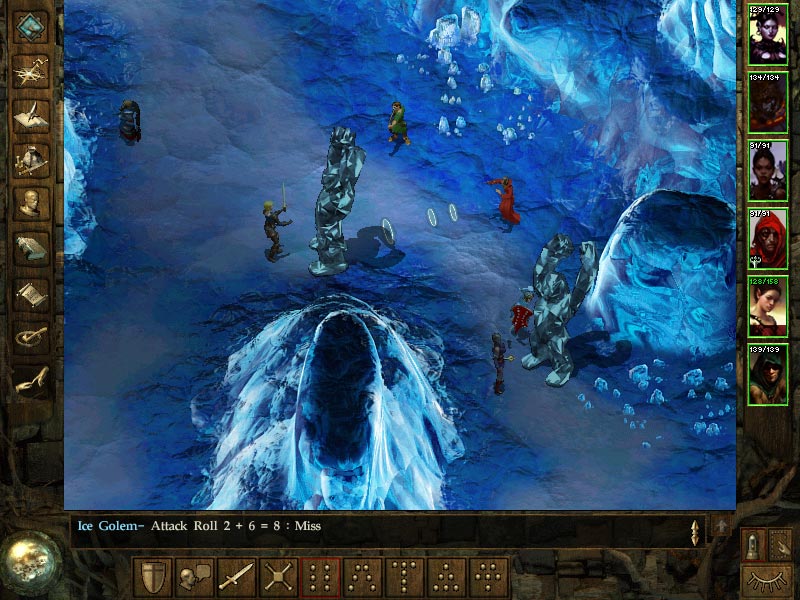
Task: Pick the green-hooded character portrait
Action: pyautogui.click(x=768, y=375)
